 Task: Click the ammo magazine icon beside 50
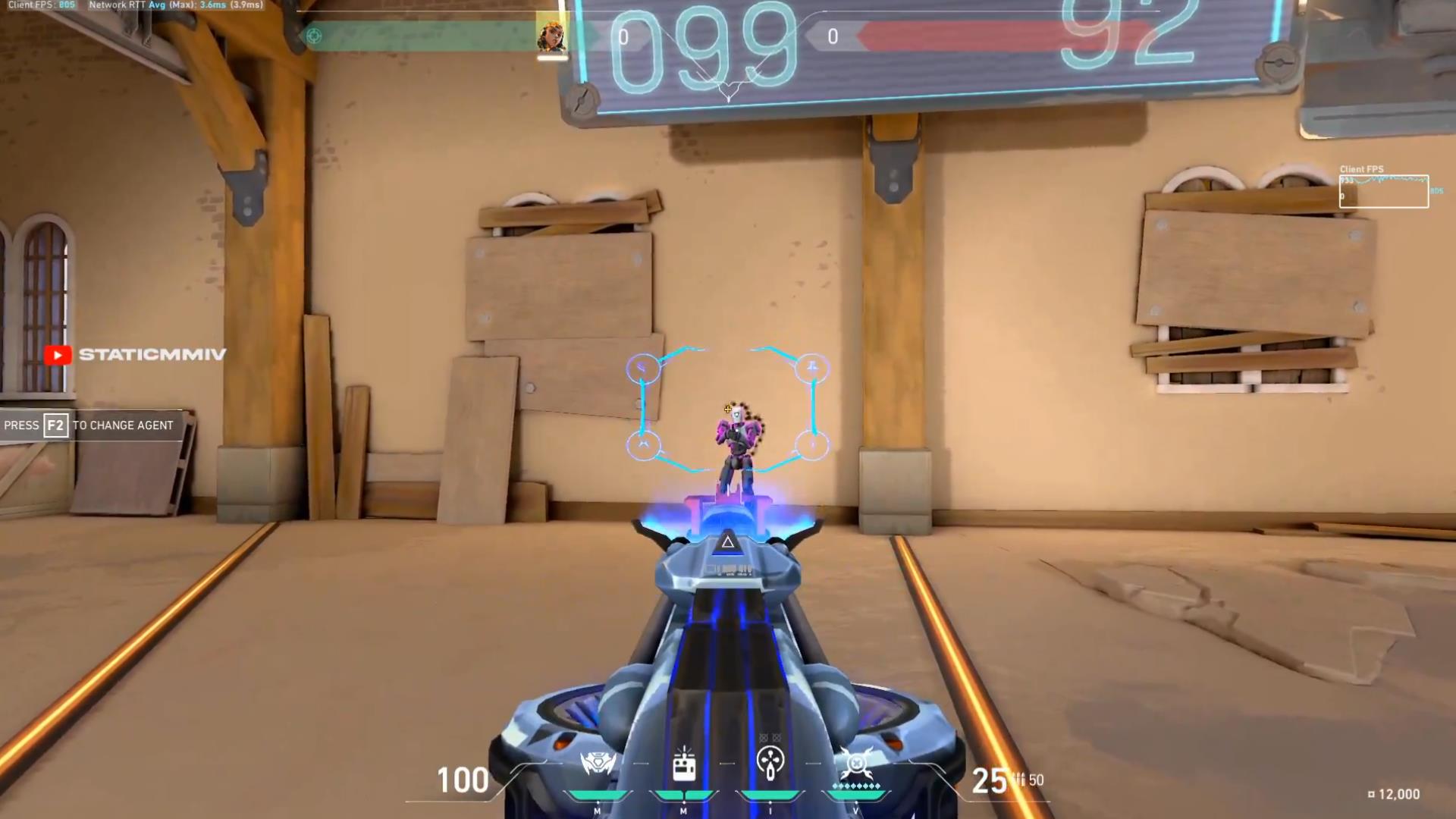tap(1020, 780)
